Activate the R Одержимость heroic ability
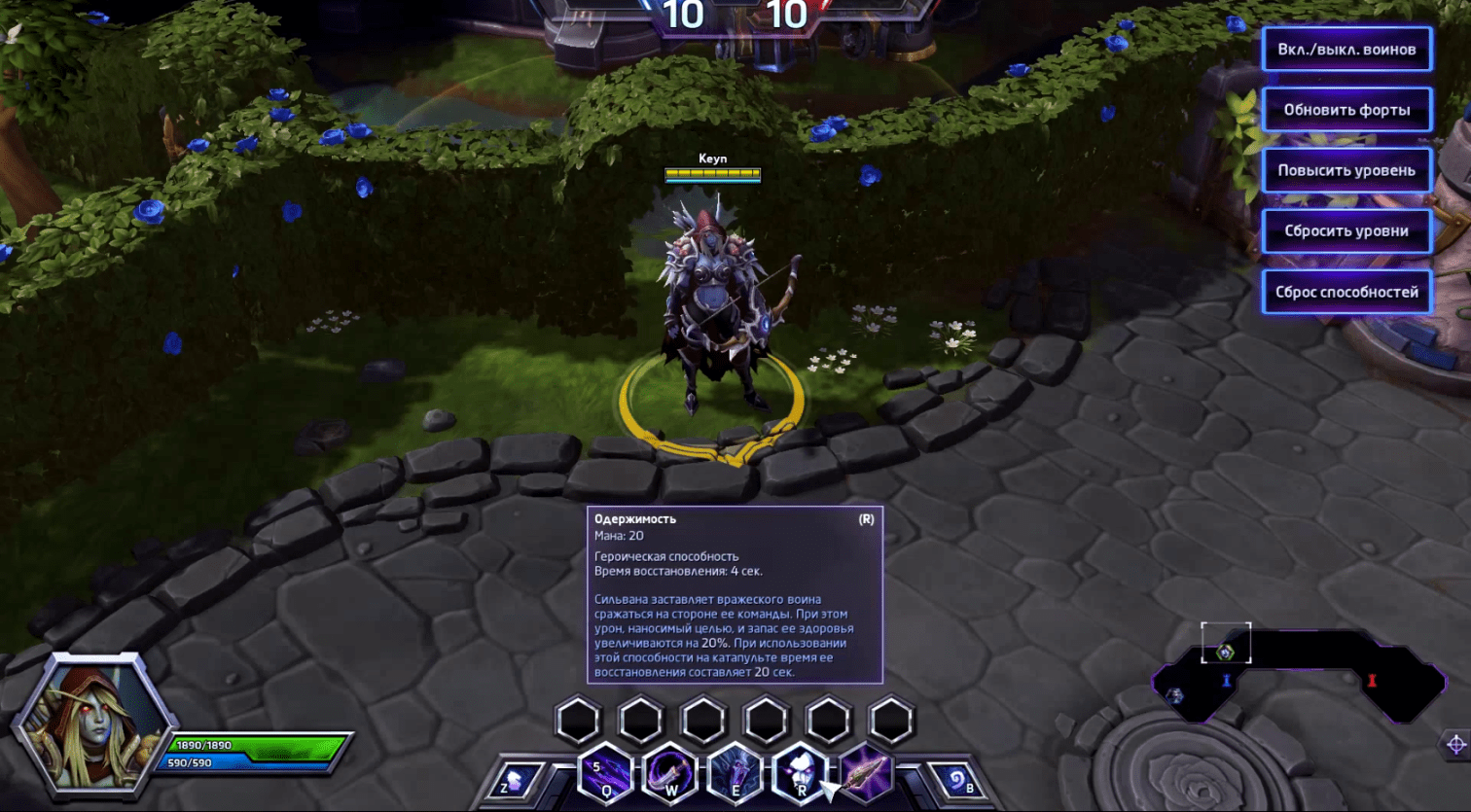This screenshot has width=1471, height=812. [800, 775]
